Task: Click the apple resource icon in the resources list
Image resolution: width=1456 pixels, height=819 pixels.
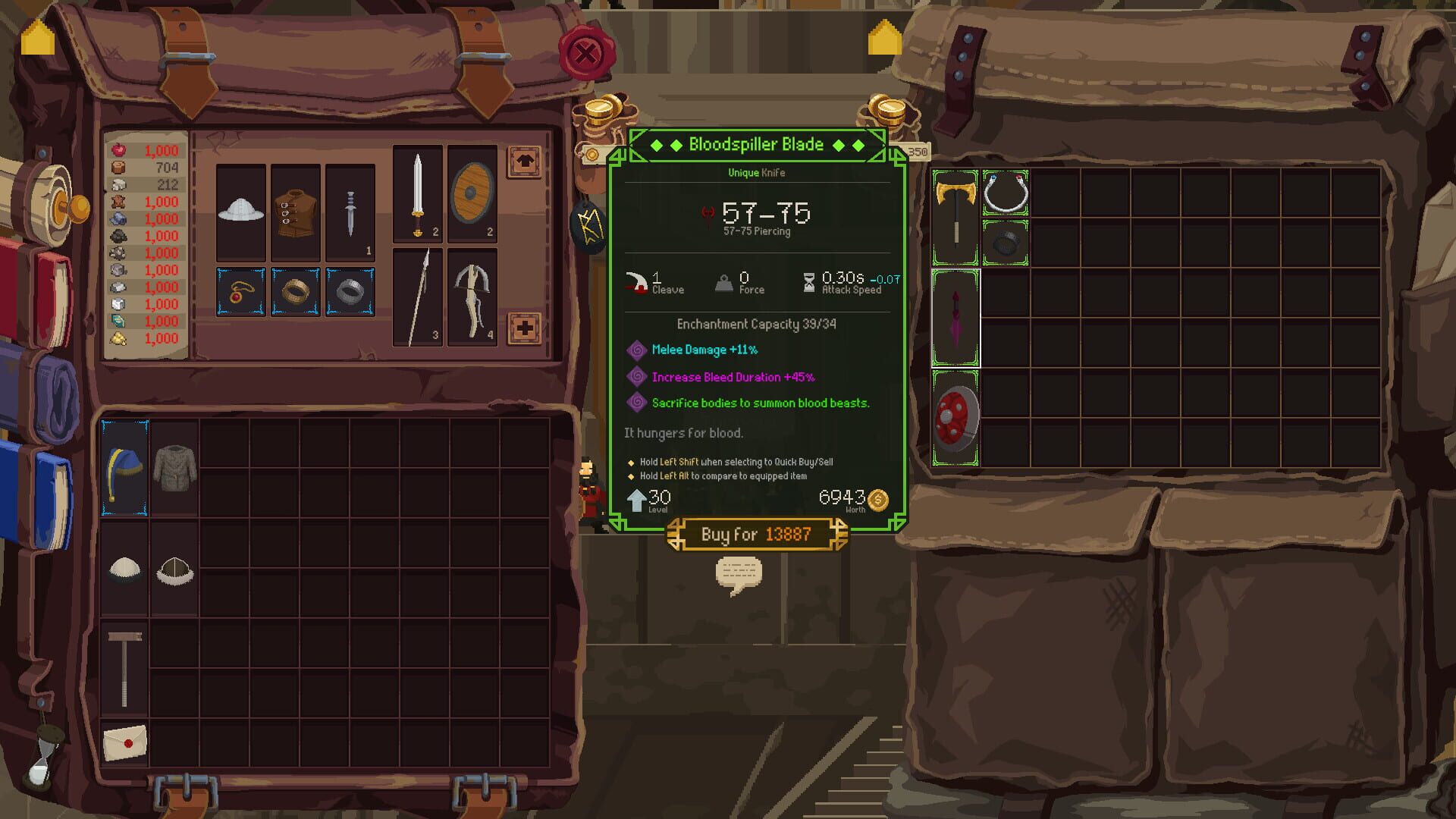Action: [x=118, y=150]
